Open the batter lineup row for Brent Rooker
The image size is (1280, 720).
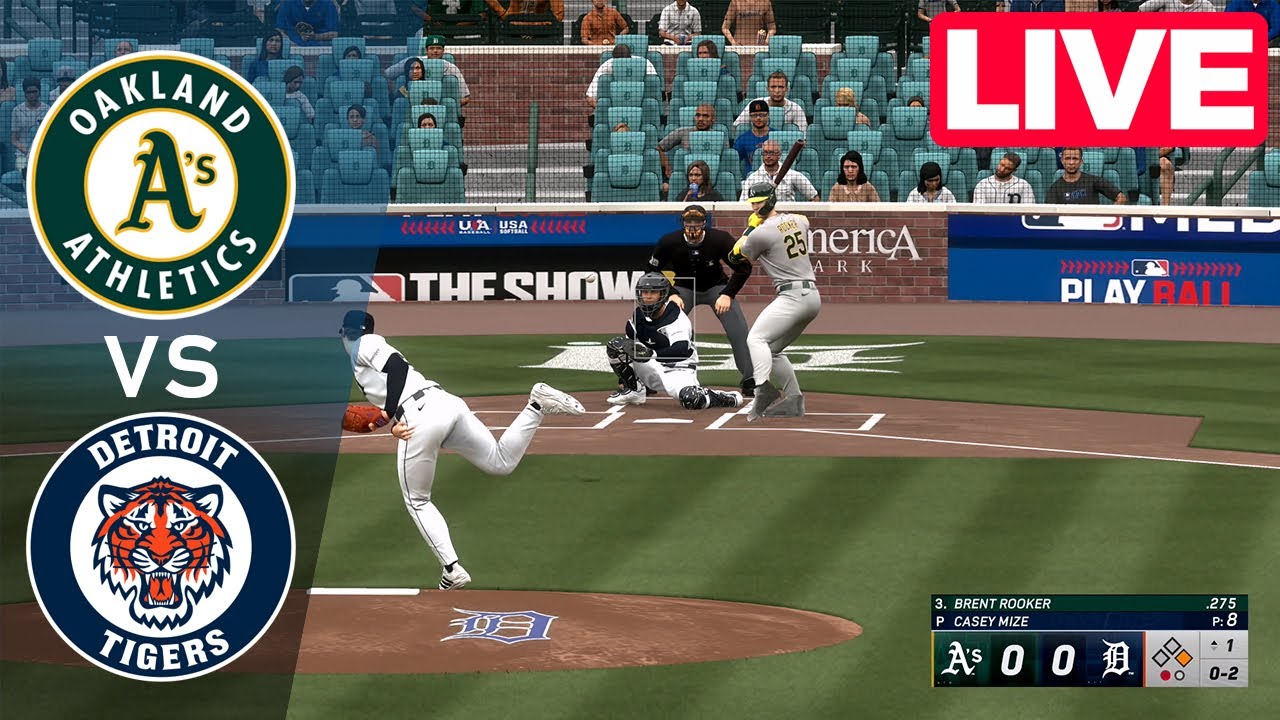pos(1000,602)
